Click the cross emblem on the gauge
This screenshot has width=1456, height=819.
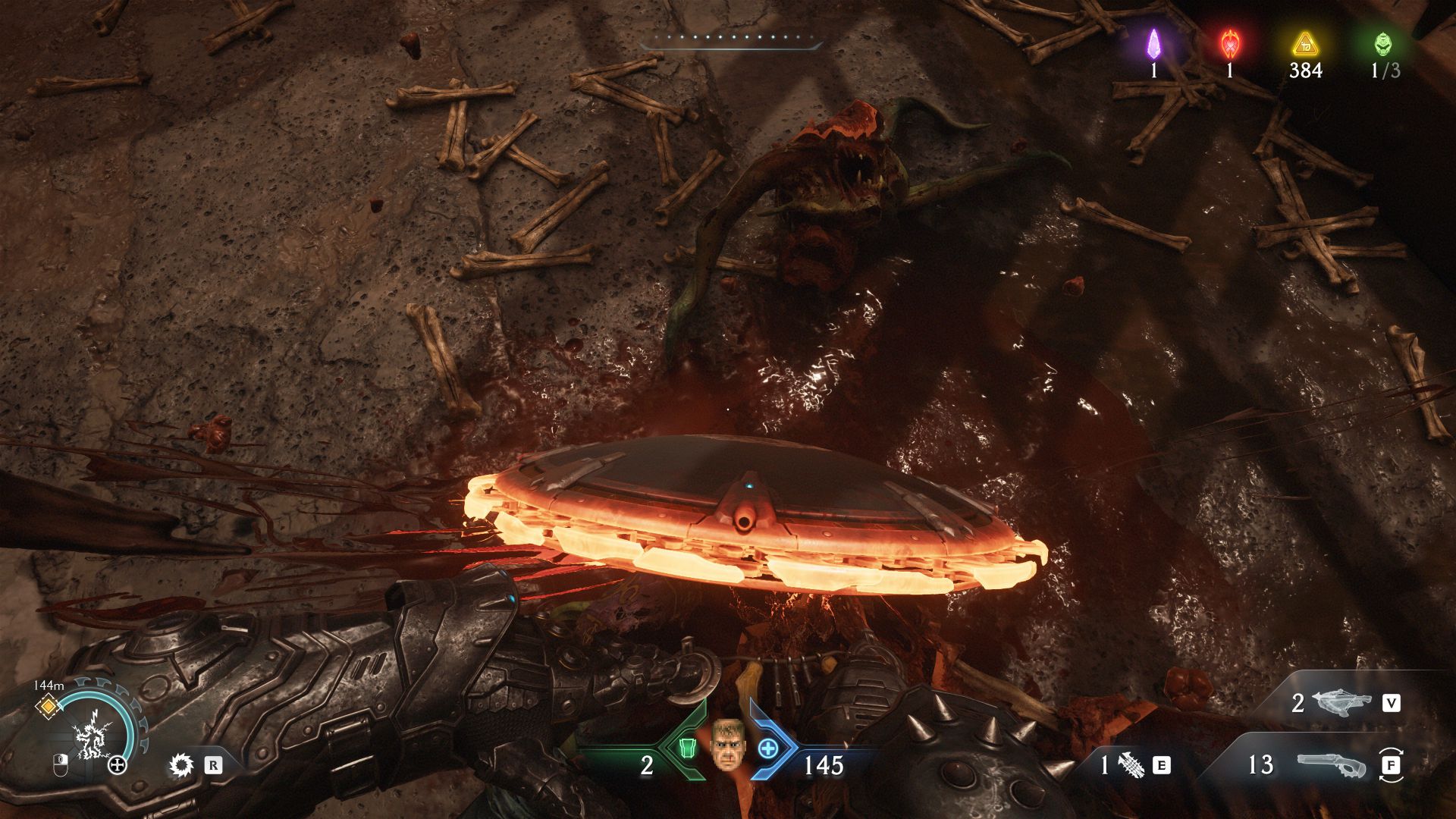click(118, 765)
